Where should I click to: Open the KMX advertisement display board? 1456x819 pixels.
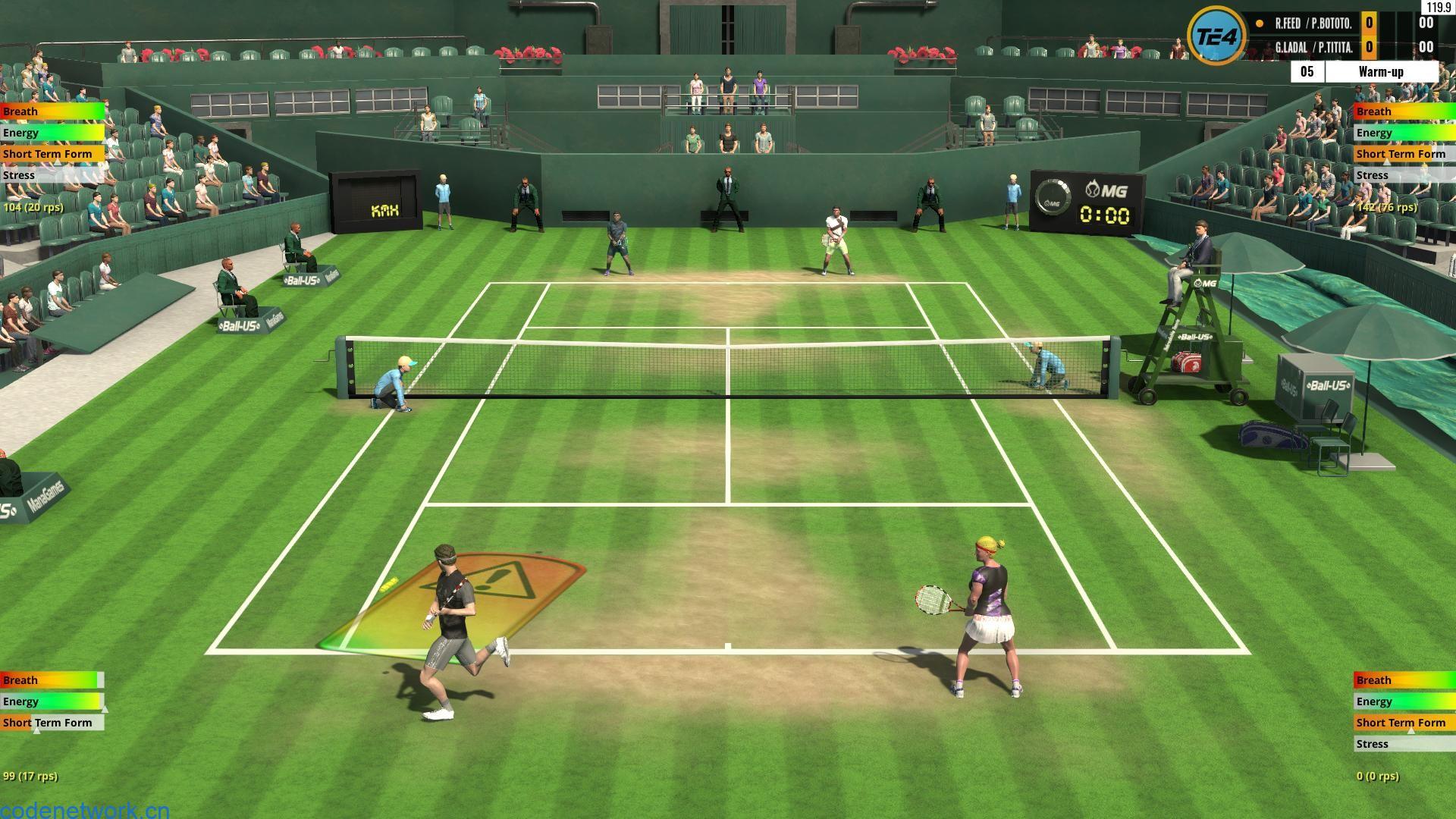(x=385, y=211)
